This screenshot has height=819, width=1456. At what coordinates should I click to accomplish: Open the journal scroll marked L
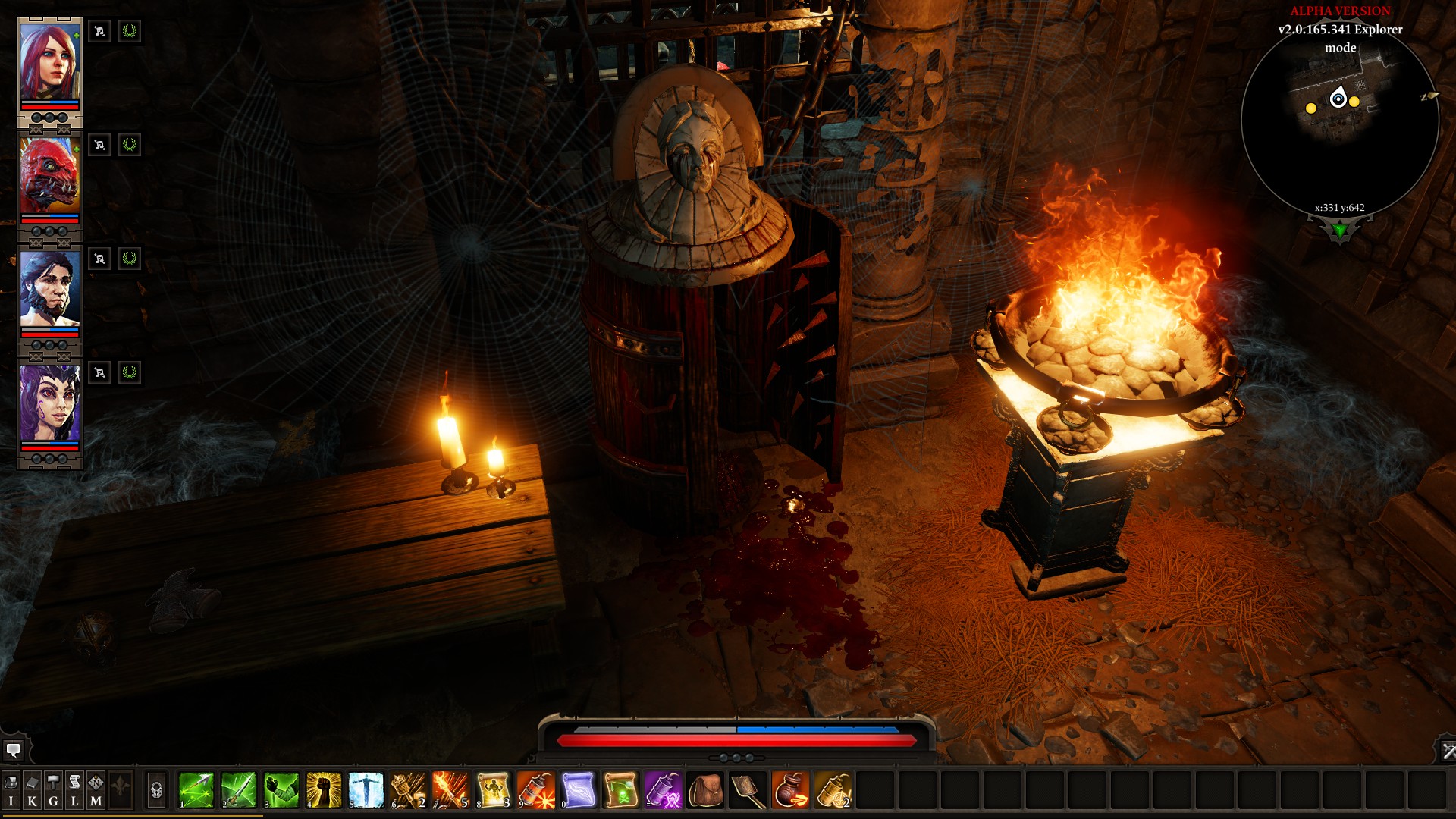[74, 791]
